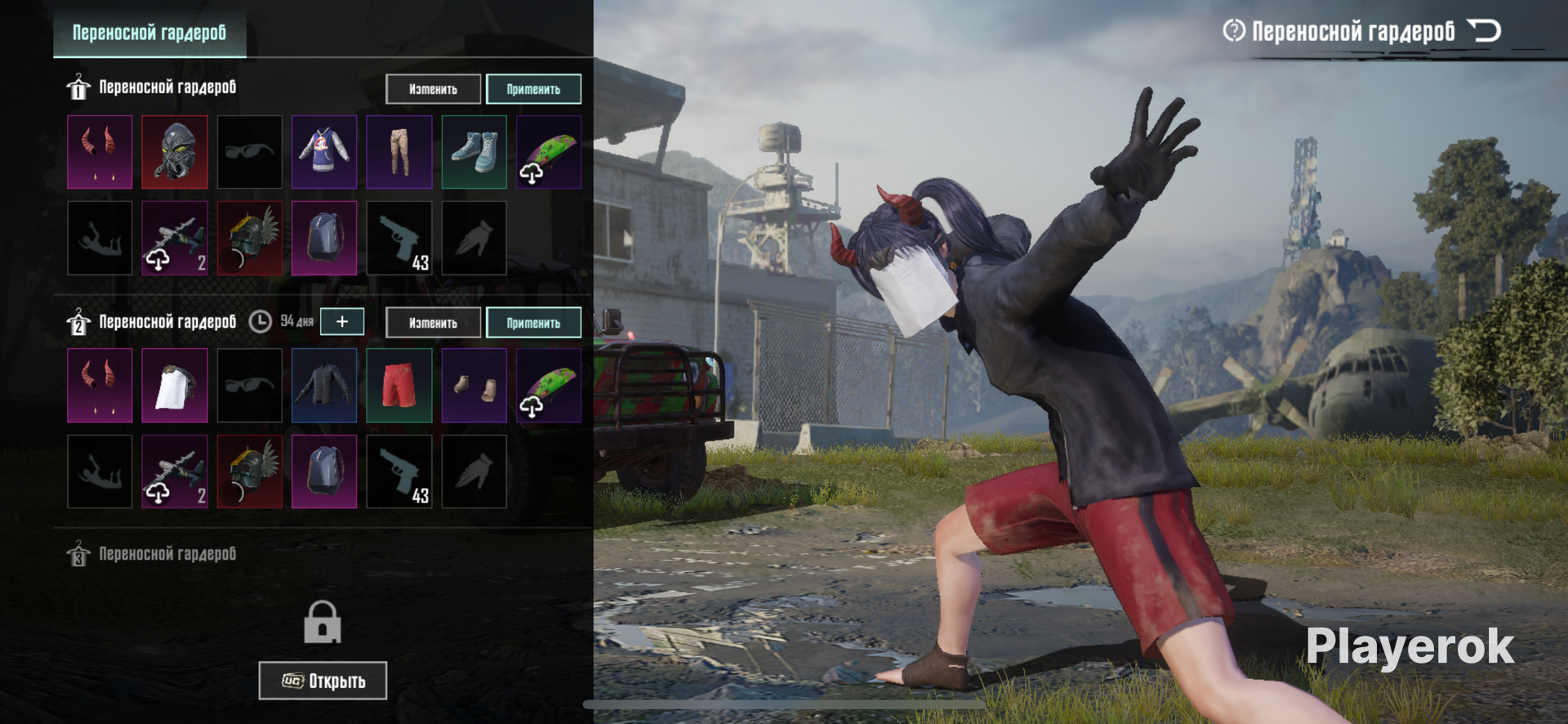Apply wardrobe 1 with Применить

[x=533, y=89]
